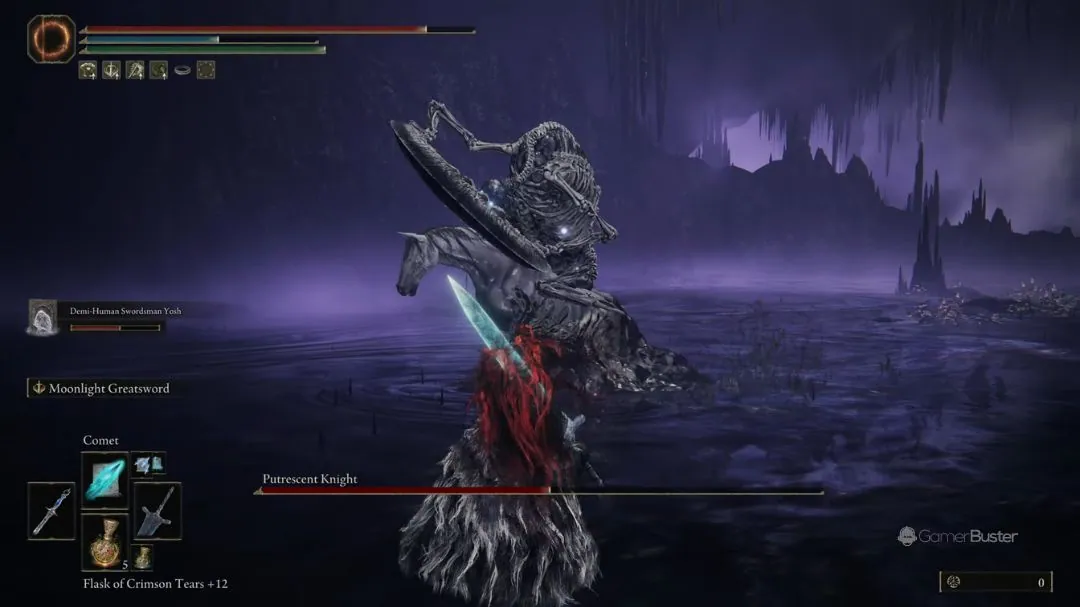1080x607 pixels.
Task: Click the ring-shaped status effect icon
Action: (182, 70)
